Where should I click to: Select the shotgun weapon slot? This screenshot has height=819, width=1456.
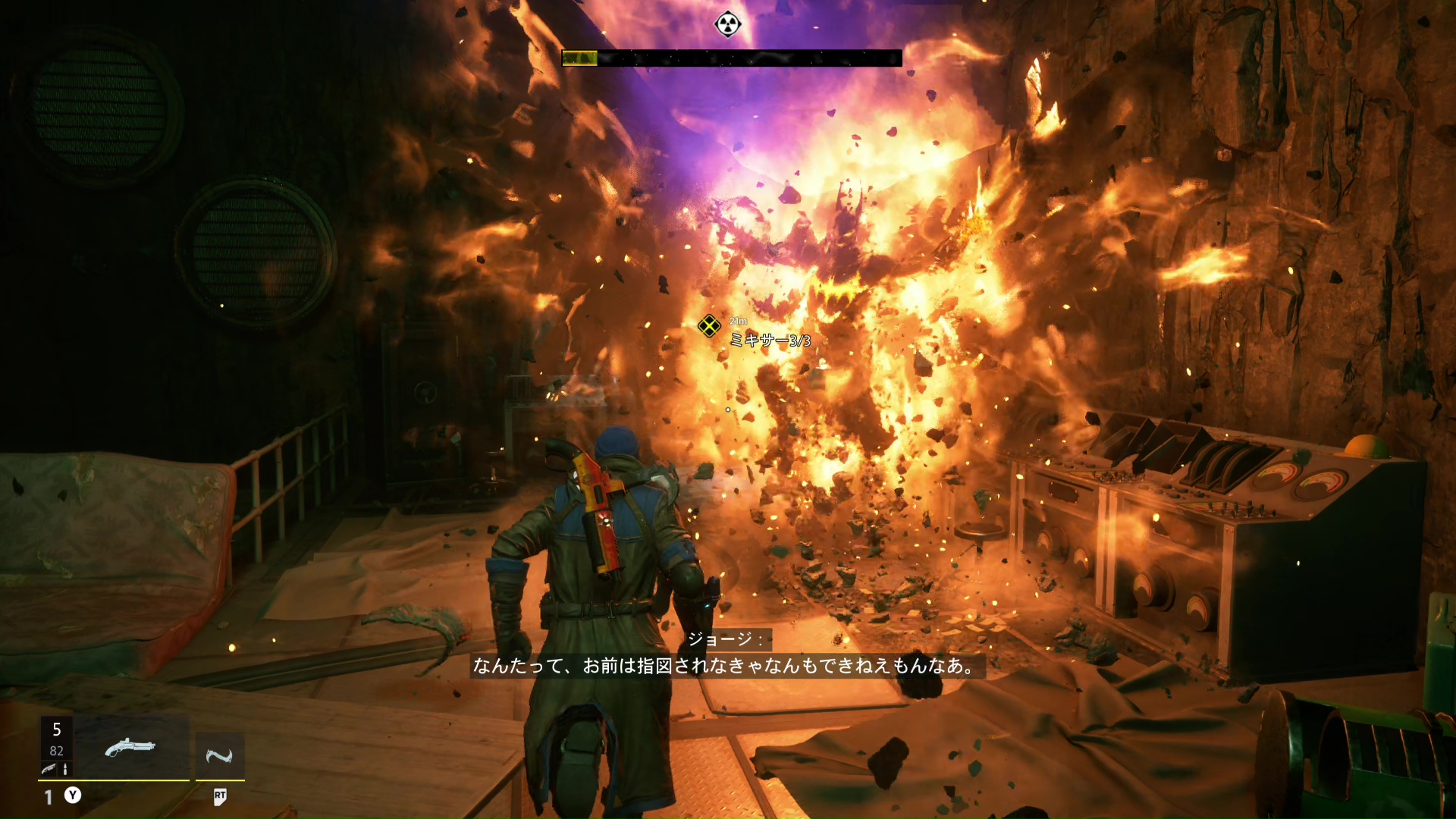[130, 748]
